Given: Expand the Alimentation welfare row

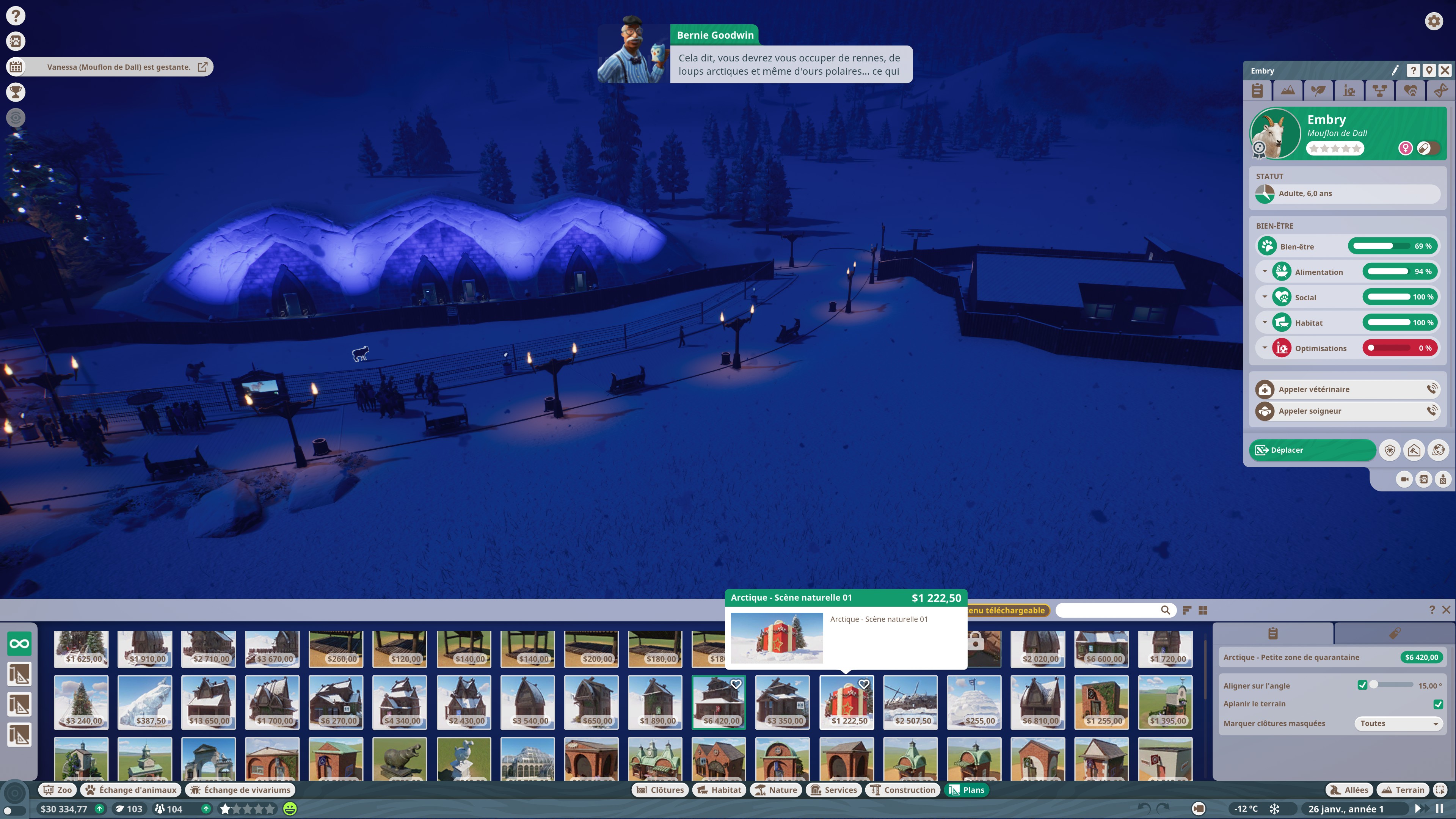Looking at the screenshot, I should point(1265,272).
